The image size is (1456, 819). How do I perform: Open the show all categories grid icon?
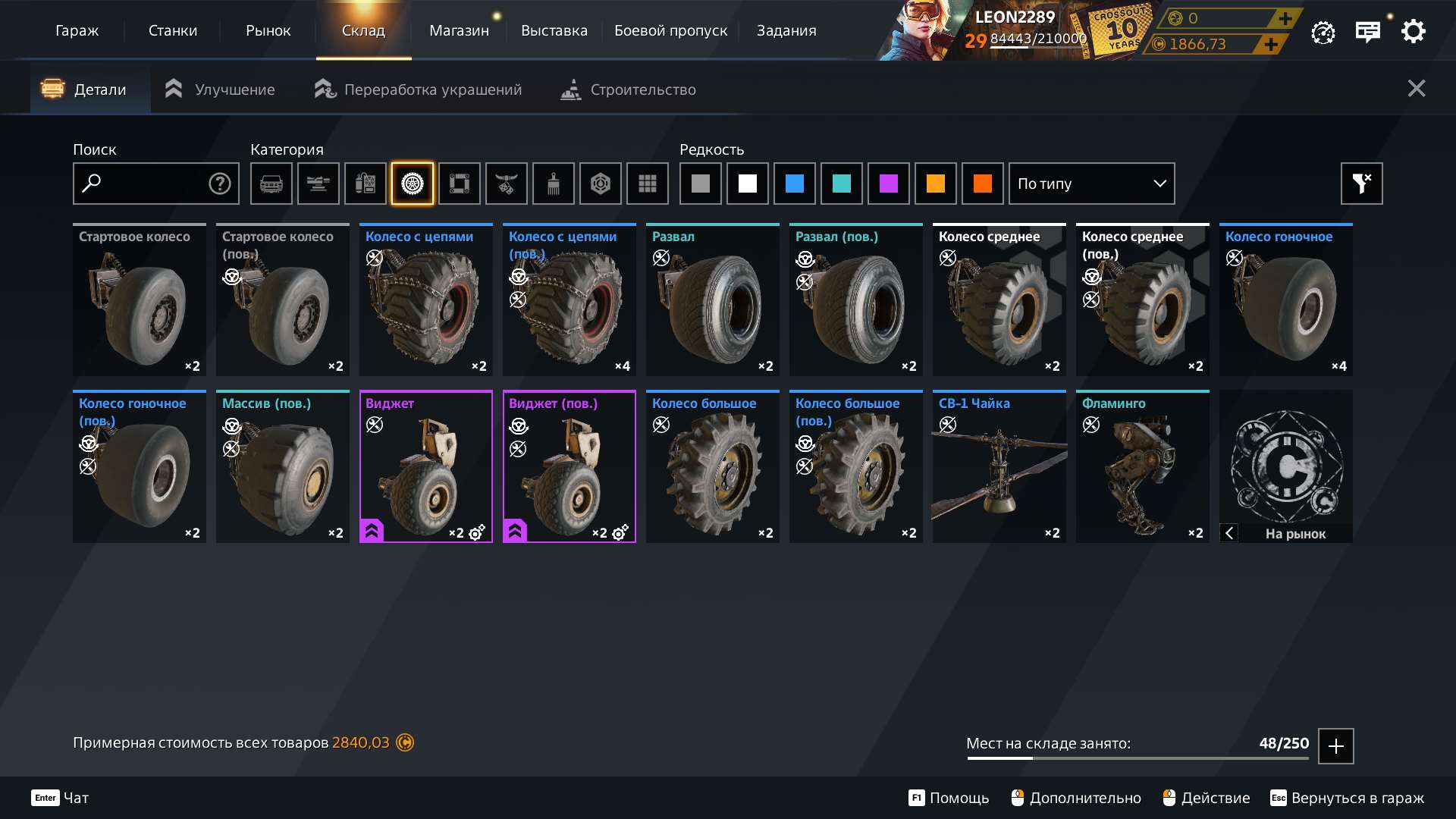647,184
